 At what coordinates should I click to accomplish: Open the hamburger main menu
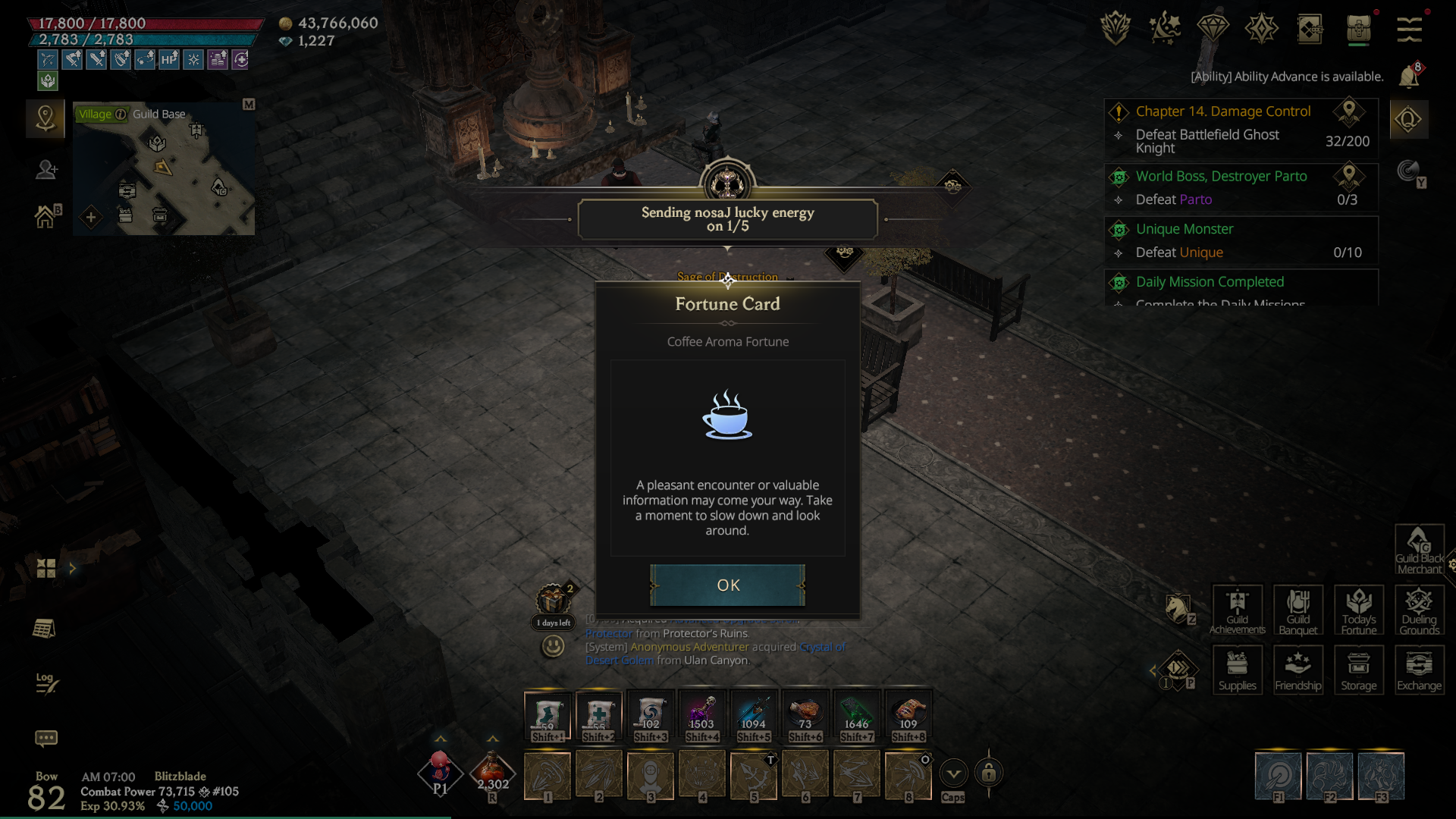1409,30
